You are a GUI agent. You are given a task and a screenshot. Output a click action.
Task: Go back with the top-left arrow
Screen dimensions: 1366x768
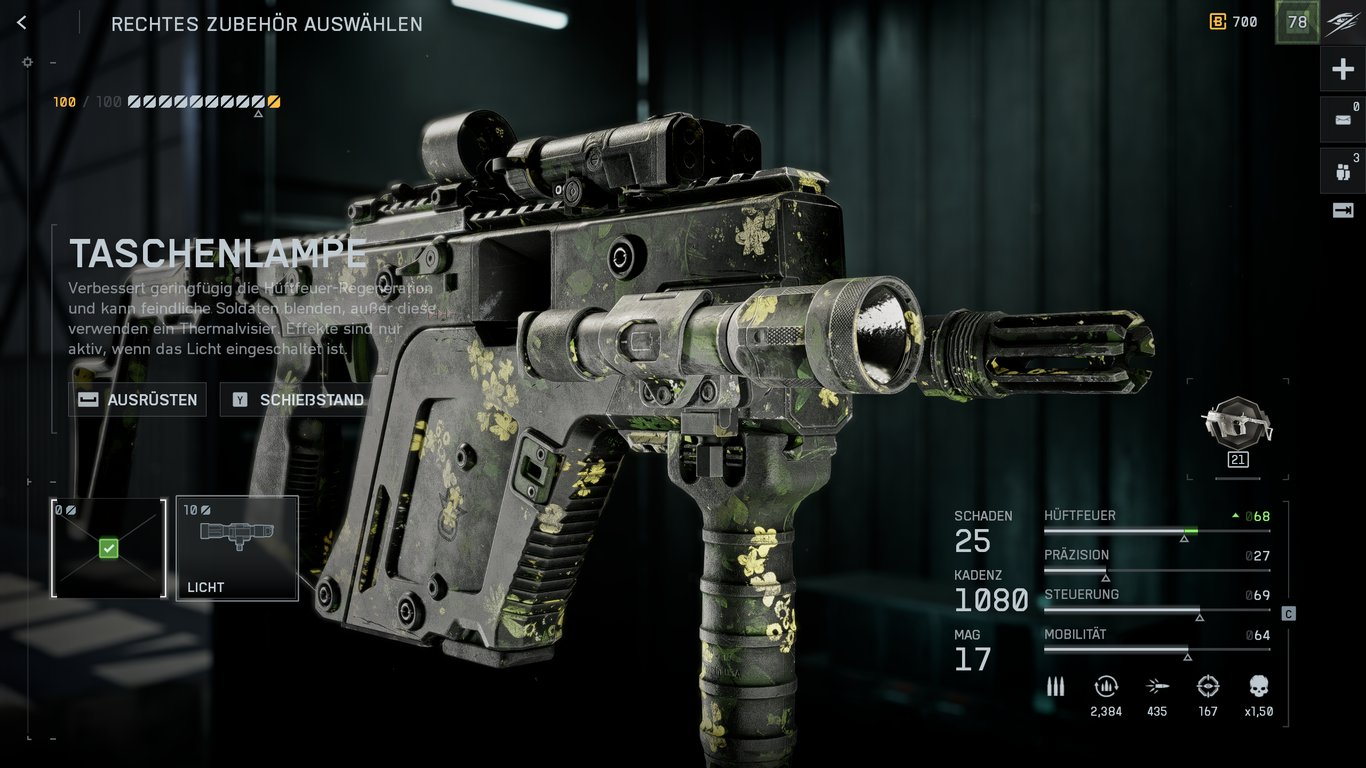coord(22,23)
